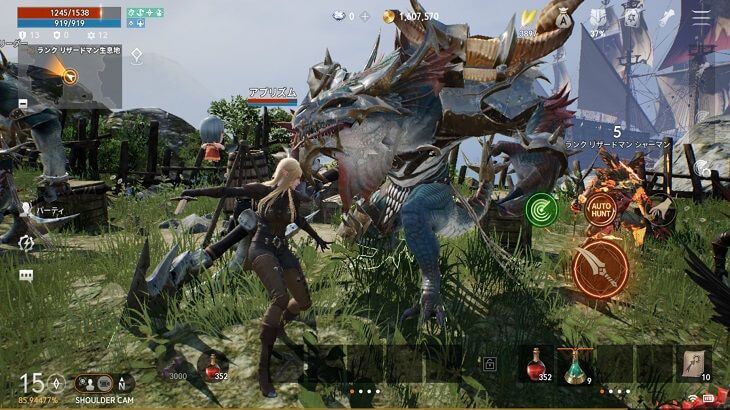The height and width of the screenshot is (410, 730).
Task: Click the plus button beside the diamond currency
Action: point(364,17)
